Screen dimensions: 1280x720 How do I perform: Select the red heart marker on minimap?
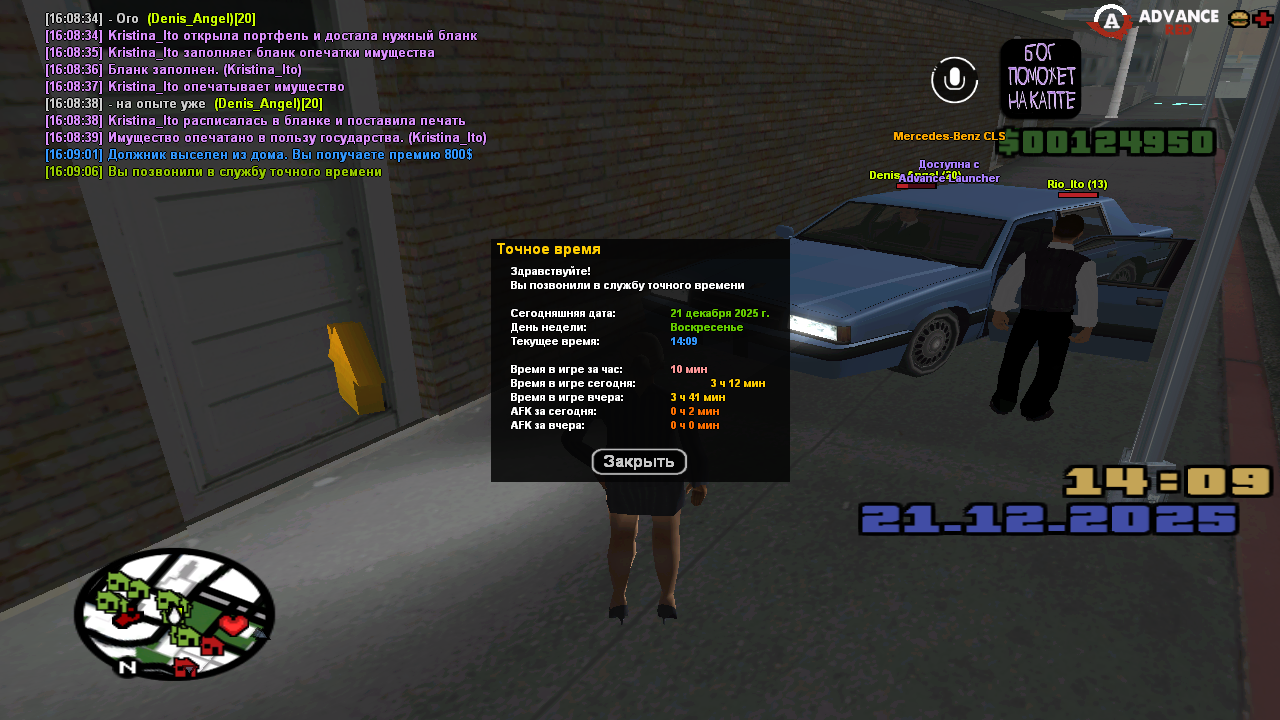[233, 625]
